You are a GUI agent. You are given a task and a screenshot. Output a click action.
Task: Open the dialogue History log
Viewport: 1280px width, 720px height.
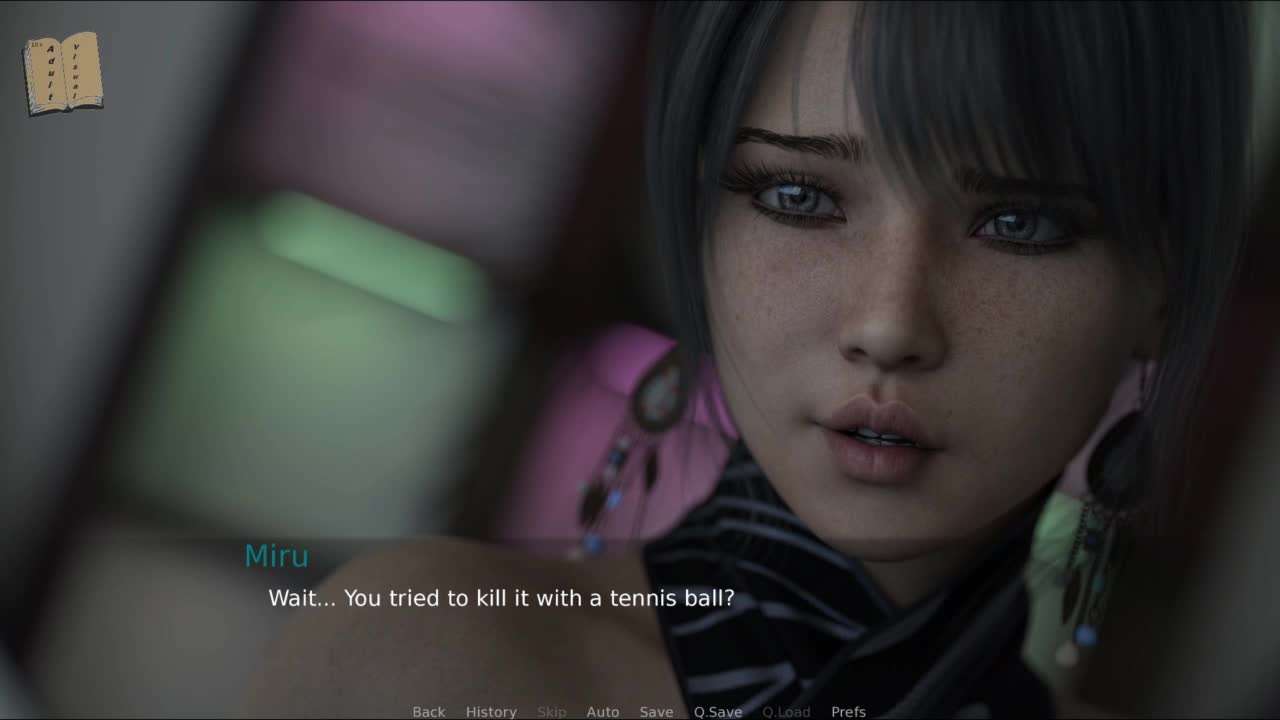(491, 712)
